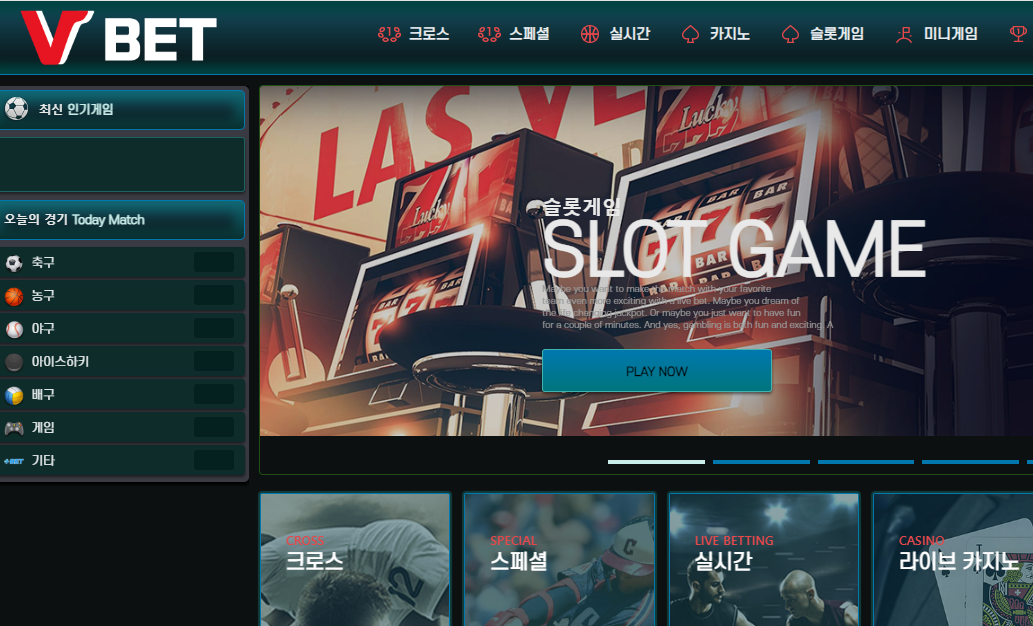Go to 실시간 live betting menu
The height and width of the screenshot is (626, 1033).
click(616, 34)
